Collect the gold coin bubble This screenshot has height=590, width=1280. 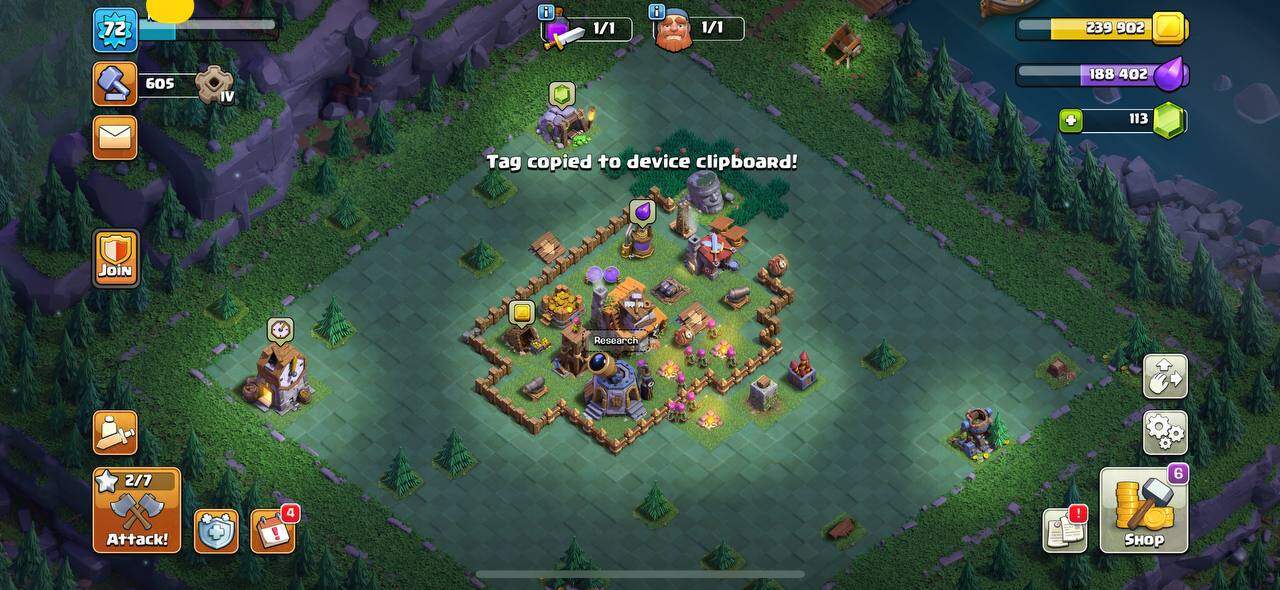tap(521, 312)
